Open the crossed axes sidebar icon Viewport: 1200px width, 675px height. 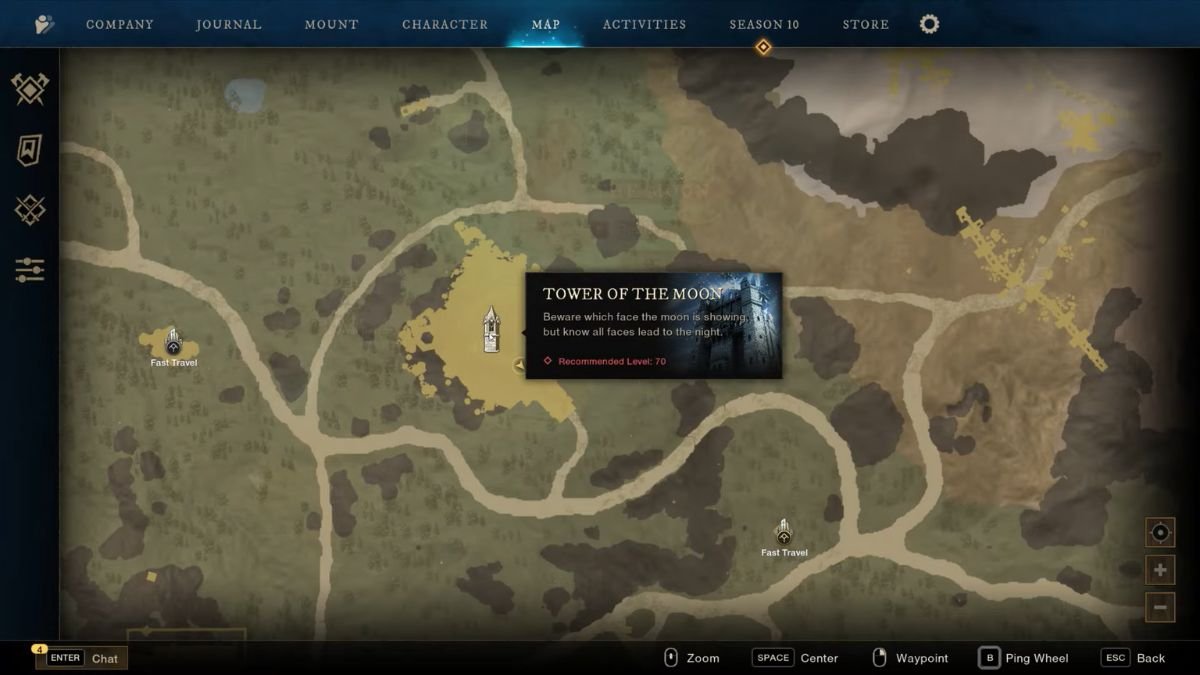point(30,89)
